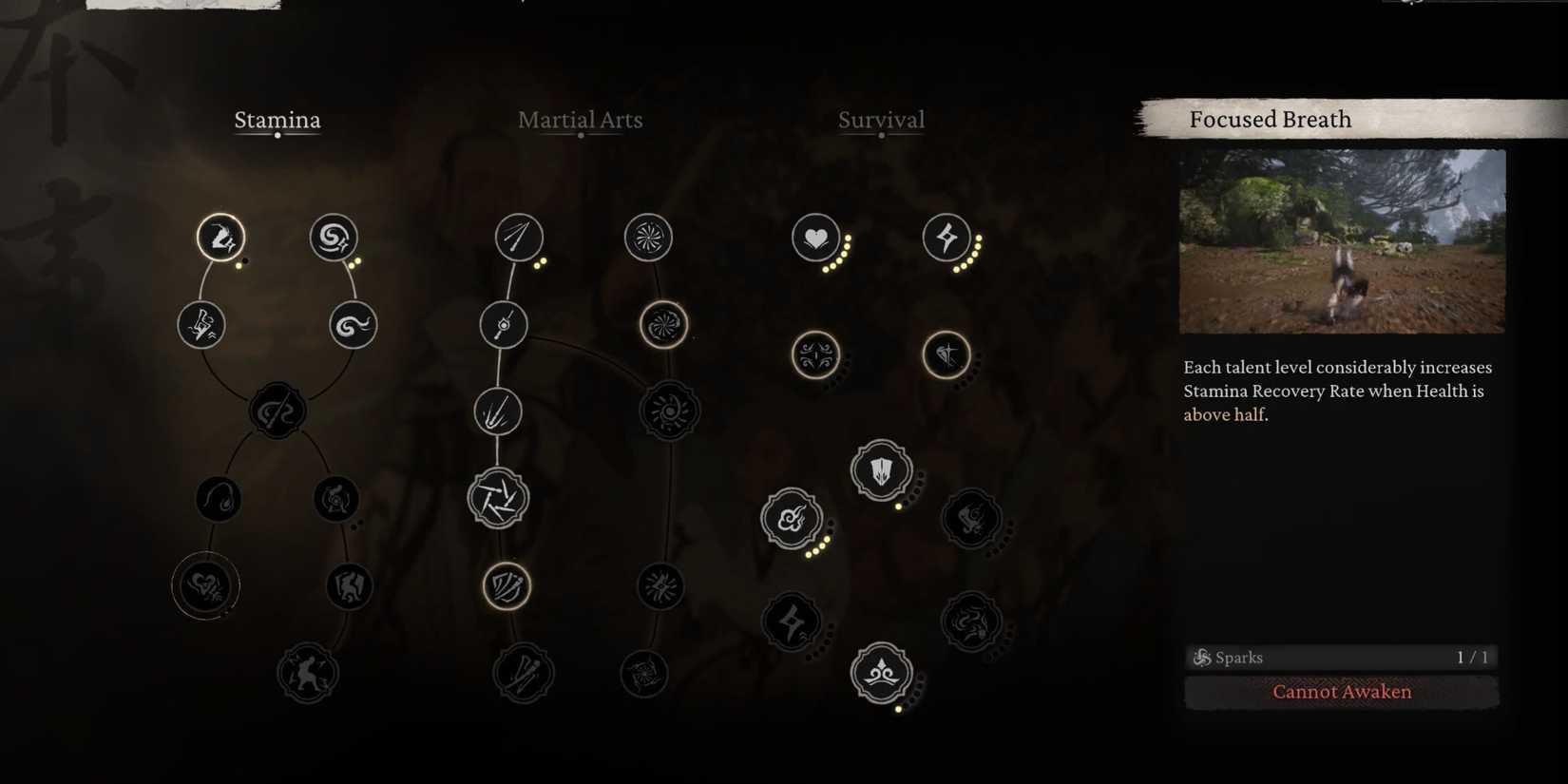Select the glowing Focused Breath talent in Stamina
Viewport: 1568px width, 784px height.
(x=221, y=238)
